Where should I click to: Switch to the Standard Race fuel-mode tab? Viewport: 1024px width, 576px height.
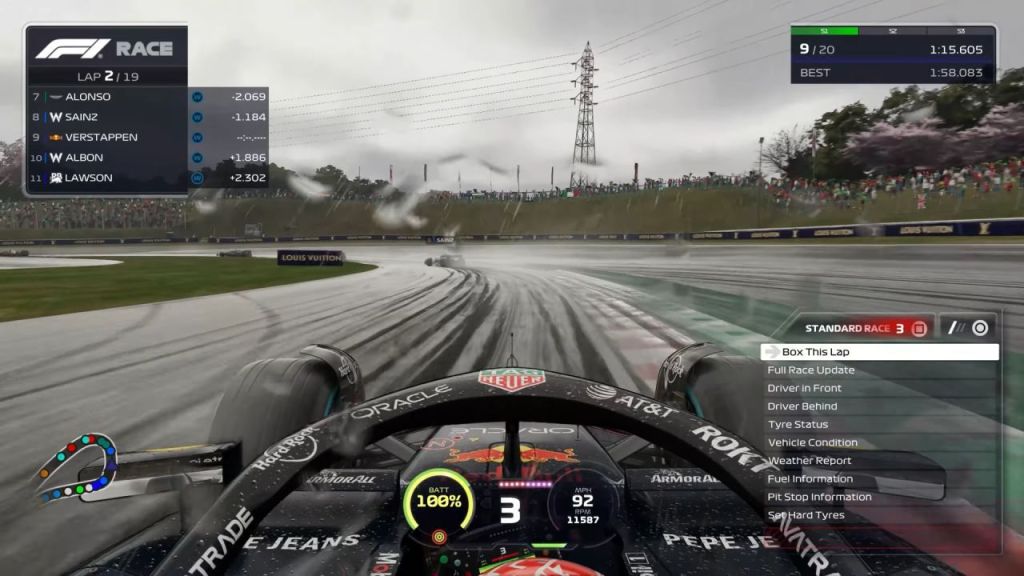(x=866, y=328)
